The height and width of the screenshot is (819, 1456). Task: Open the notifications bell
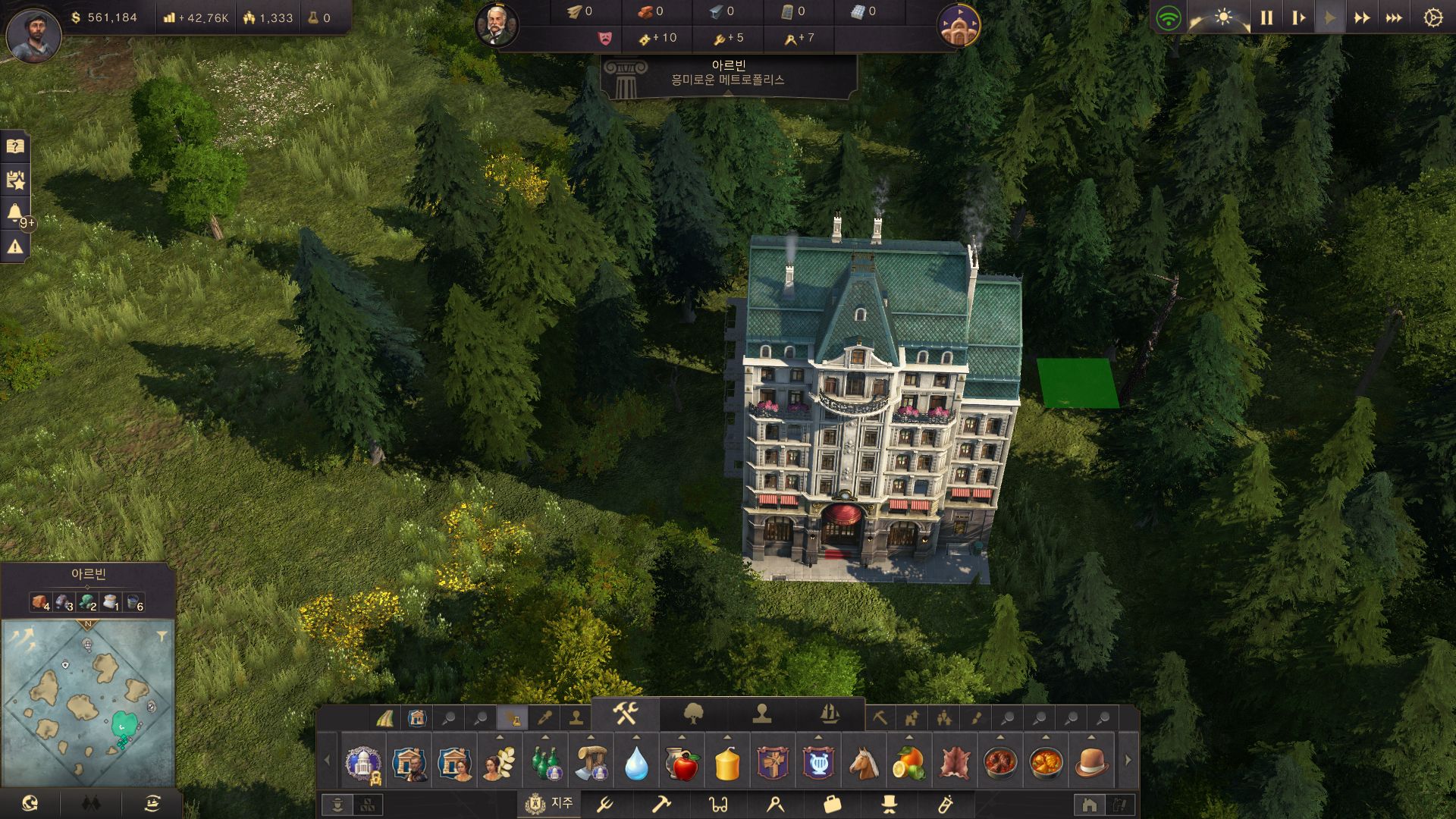click(x=15, y=213)
